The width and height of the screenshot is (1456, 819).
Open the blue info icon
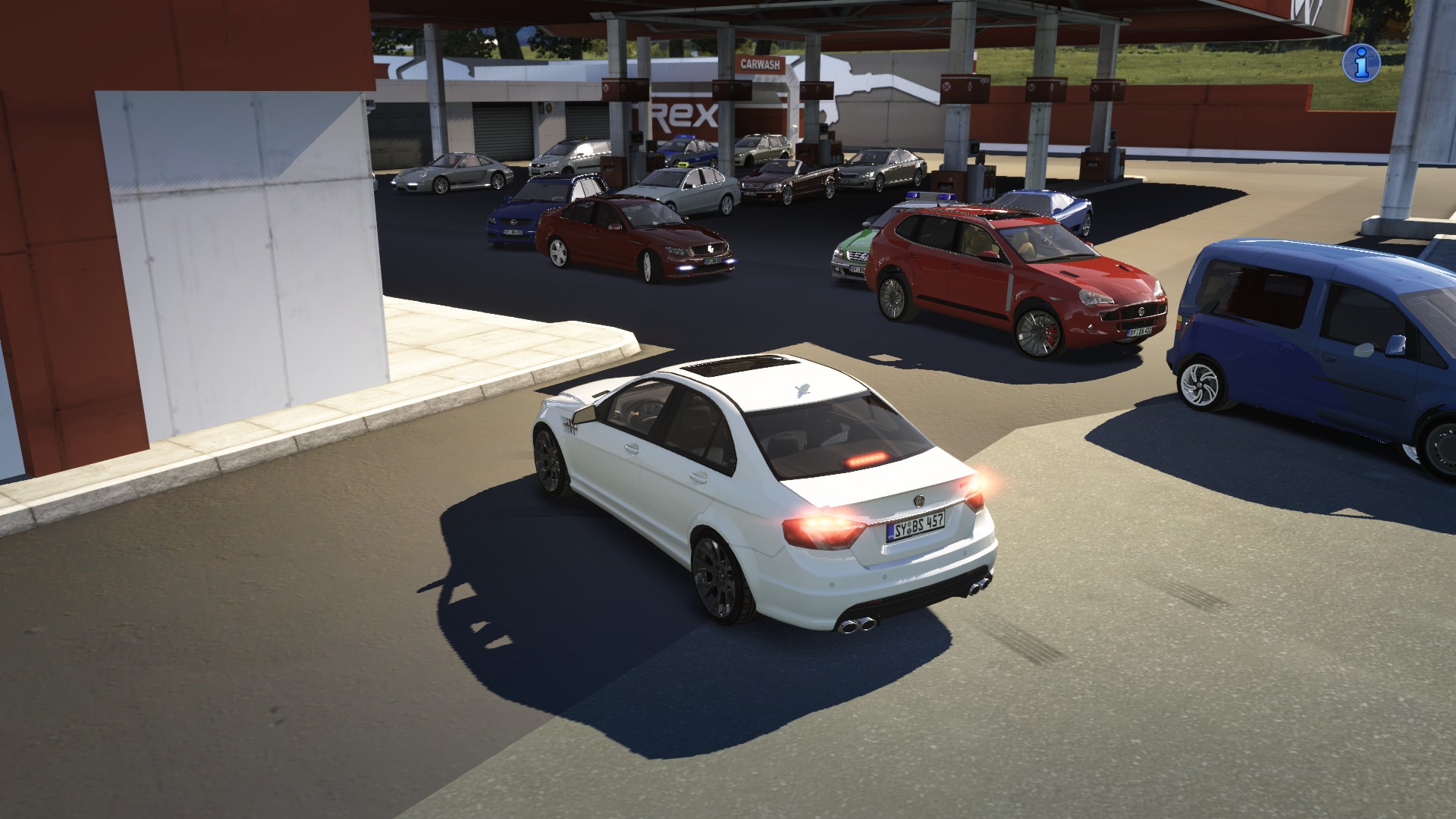pos(1359,63)
